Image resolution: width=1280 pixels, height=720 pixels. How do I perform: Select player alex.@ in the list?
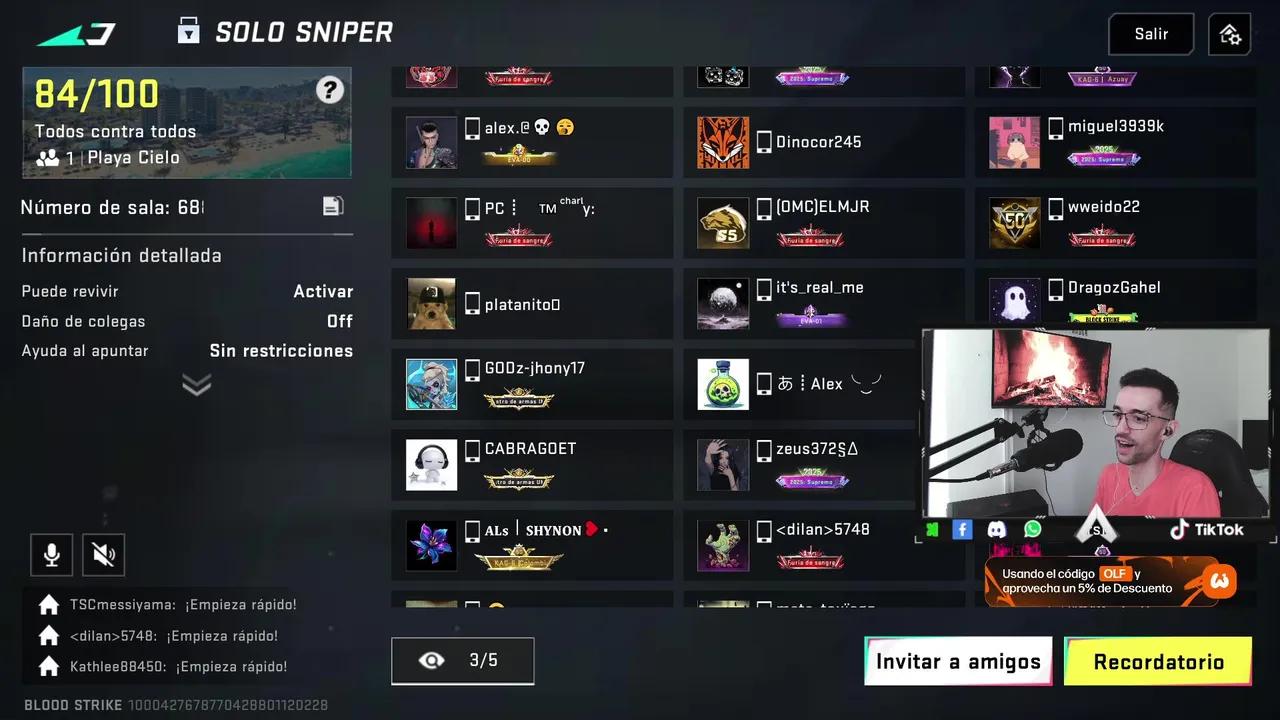point(531,141)
